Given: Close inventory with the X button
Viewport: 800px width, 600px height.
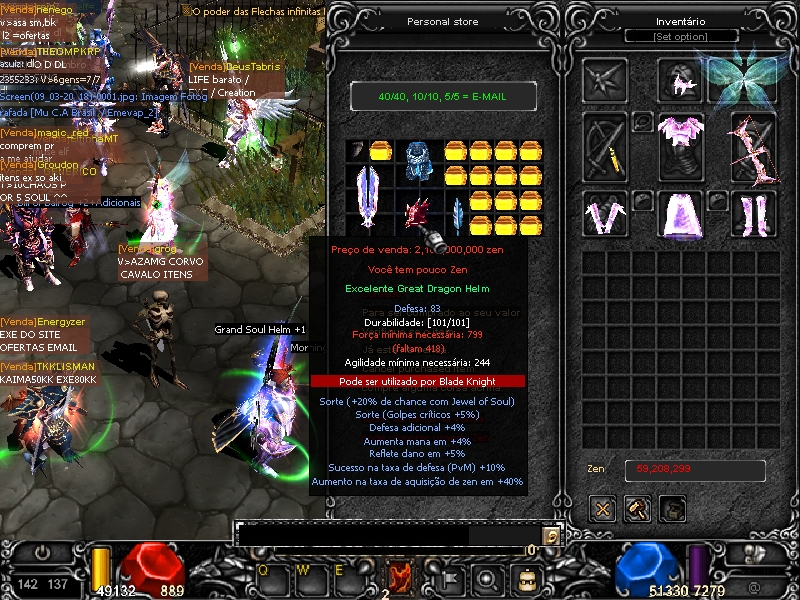Looking at the screenshot, I should 602,508.
